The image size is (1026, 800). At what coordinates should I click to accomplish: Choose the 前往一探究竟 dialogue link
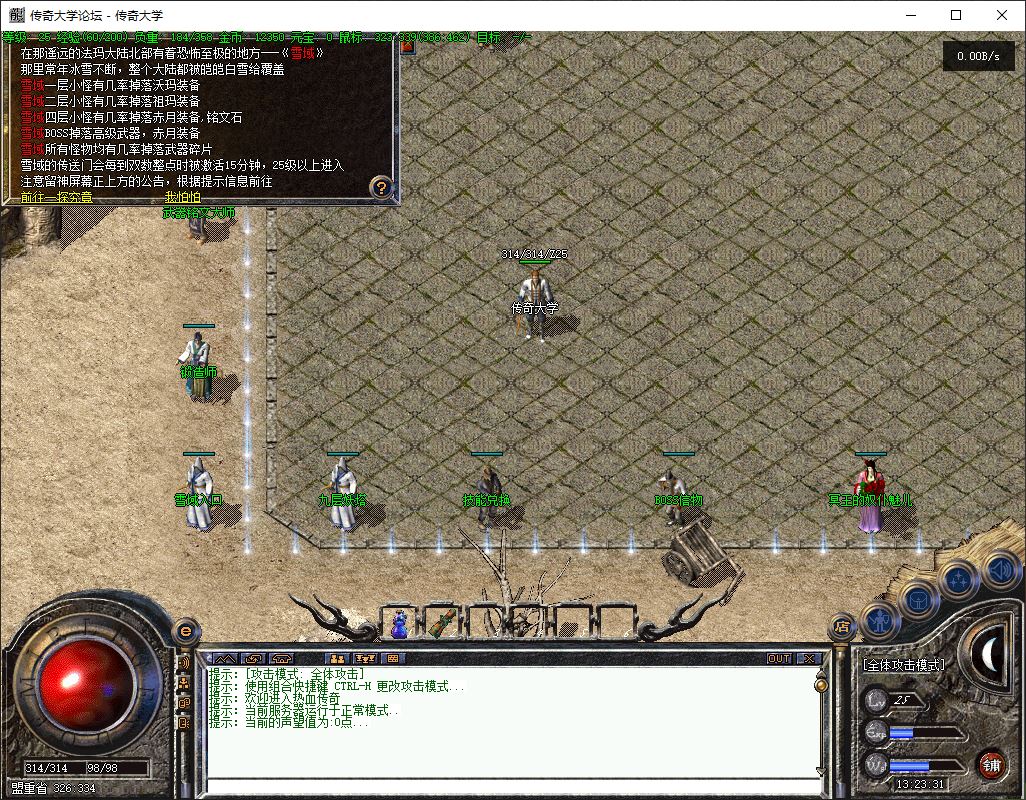click(x=57, y=197)
